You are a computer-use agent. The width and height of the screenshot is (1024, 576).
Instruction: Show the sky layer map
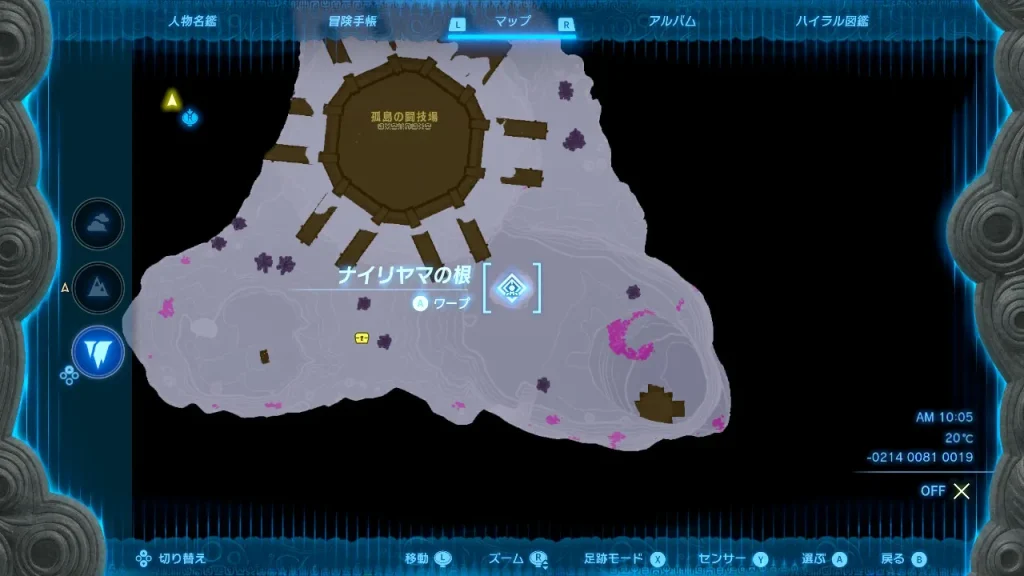[98, 225]
